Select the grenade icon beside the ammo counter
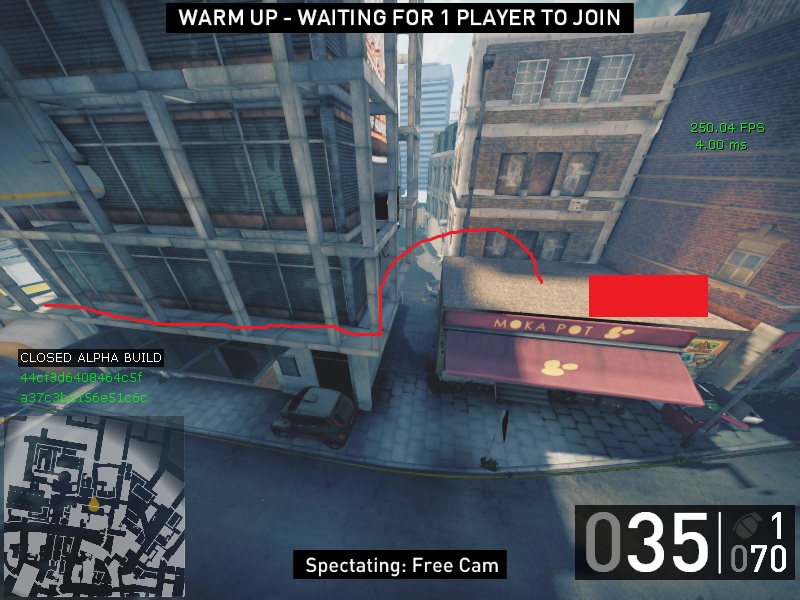This screenshot has width=800, height=600. 745,527
